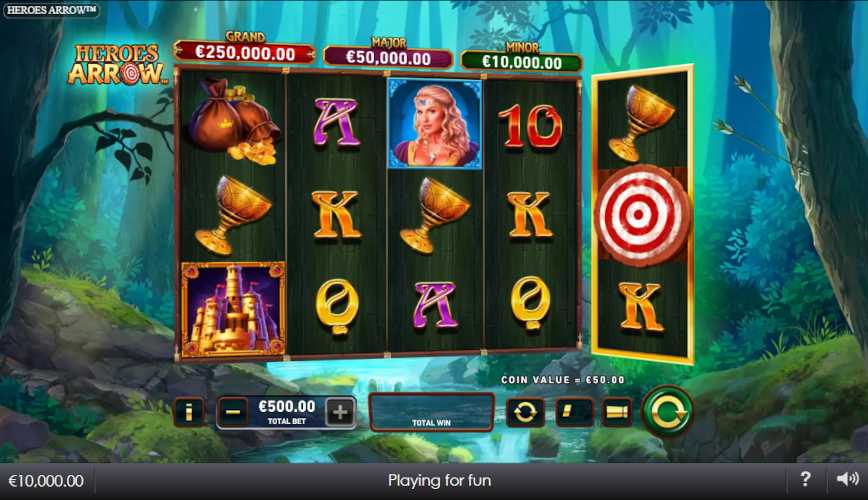
Task: Open the autoplay settings
Action: [524, 411]
